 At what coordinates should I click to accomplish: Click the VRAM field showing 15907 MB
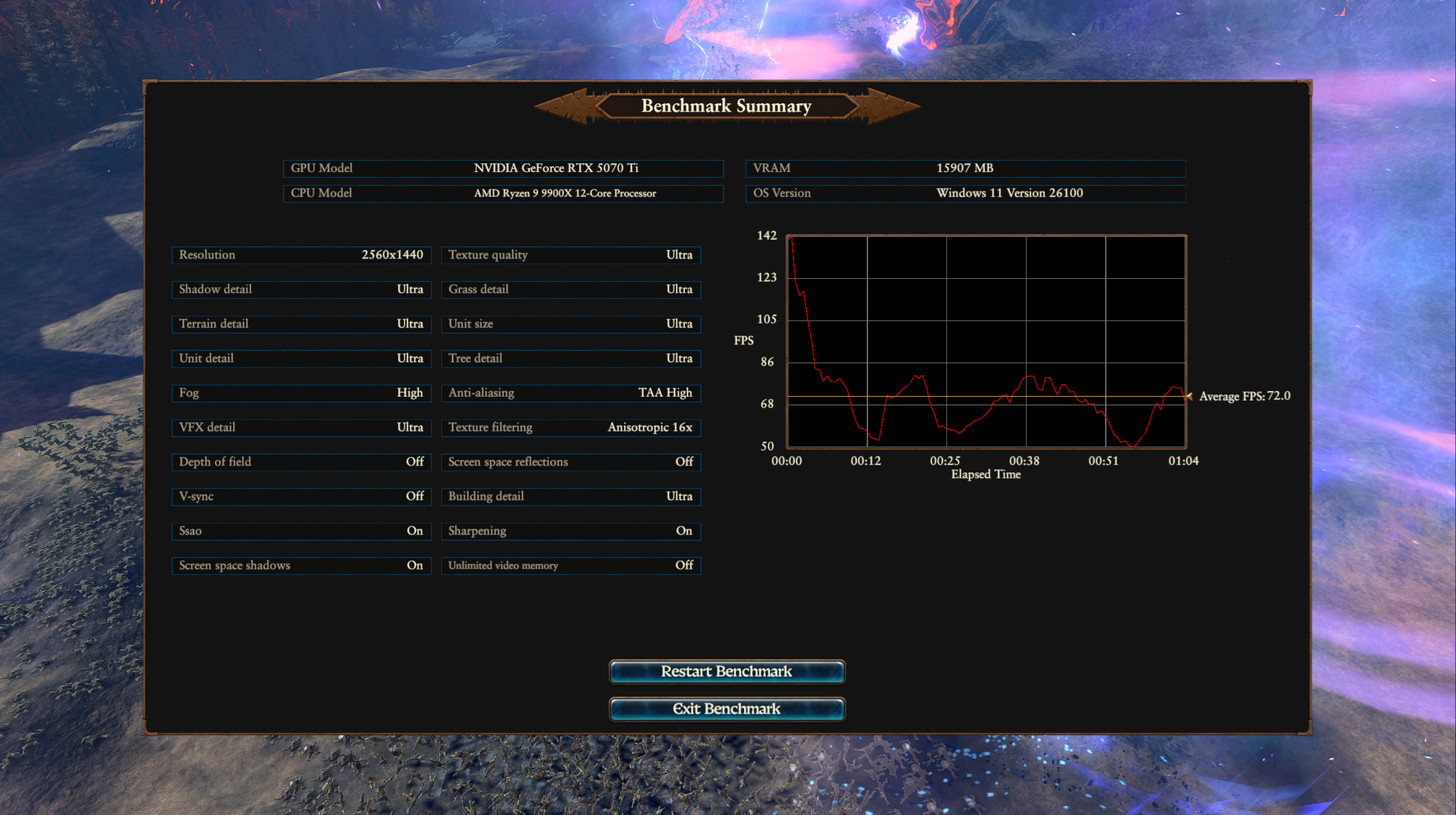pos(965,168)
